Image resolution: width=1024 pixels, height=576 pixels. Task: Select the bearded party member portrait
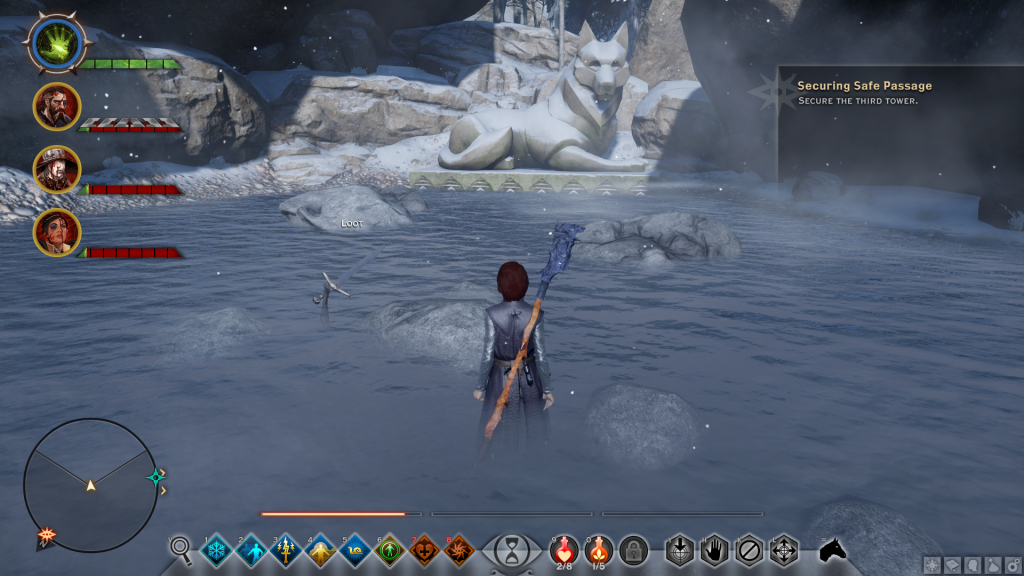[x=57, y=106]
